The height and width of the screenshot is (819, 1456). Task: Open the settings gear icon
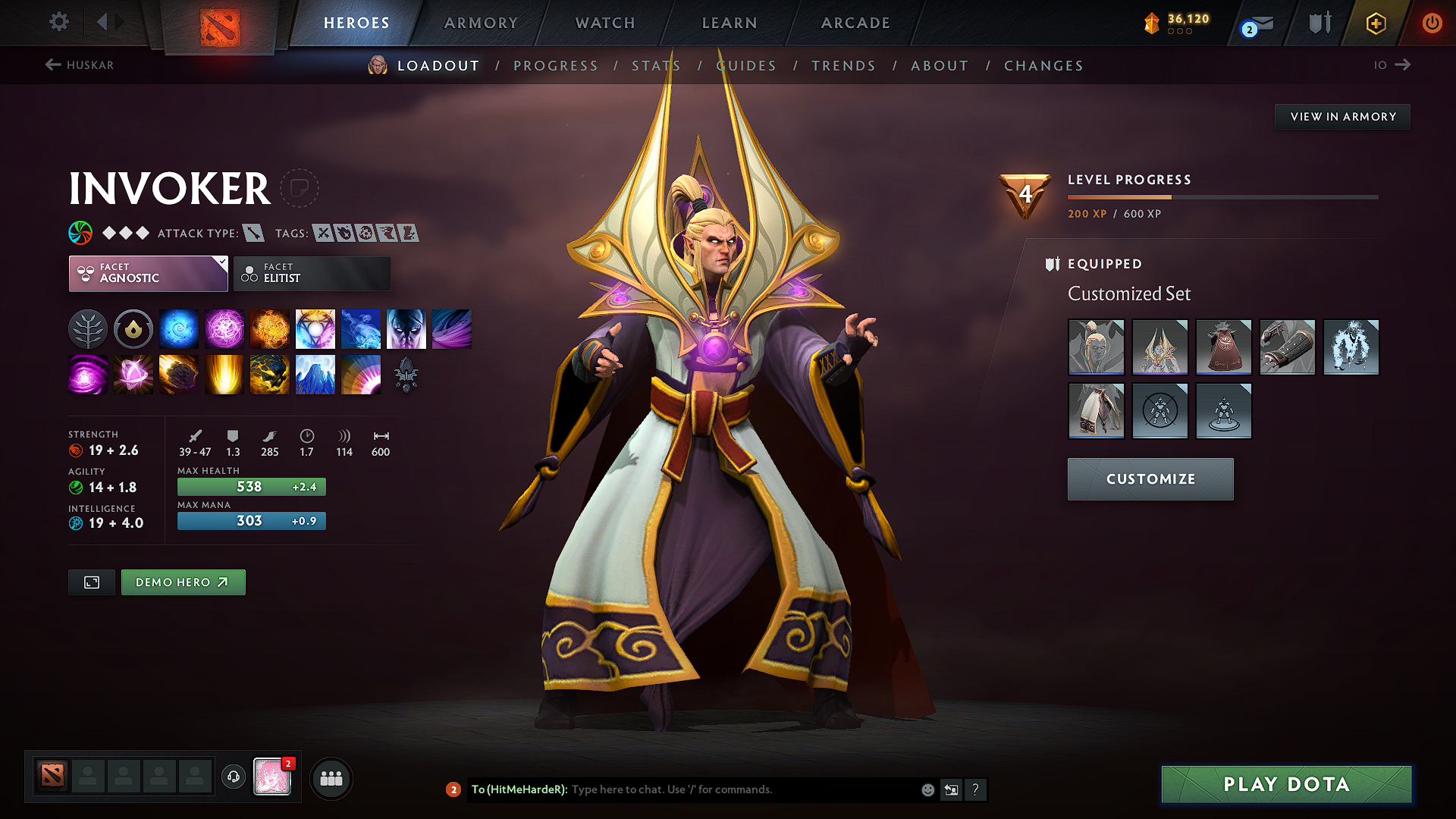coord(58,22)
